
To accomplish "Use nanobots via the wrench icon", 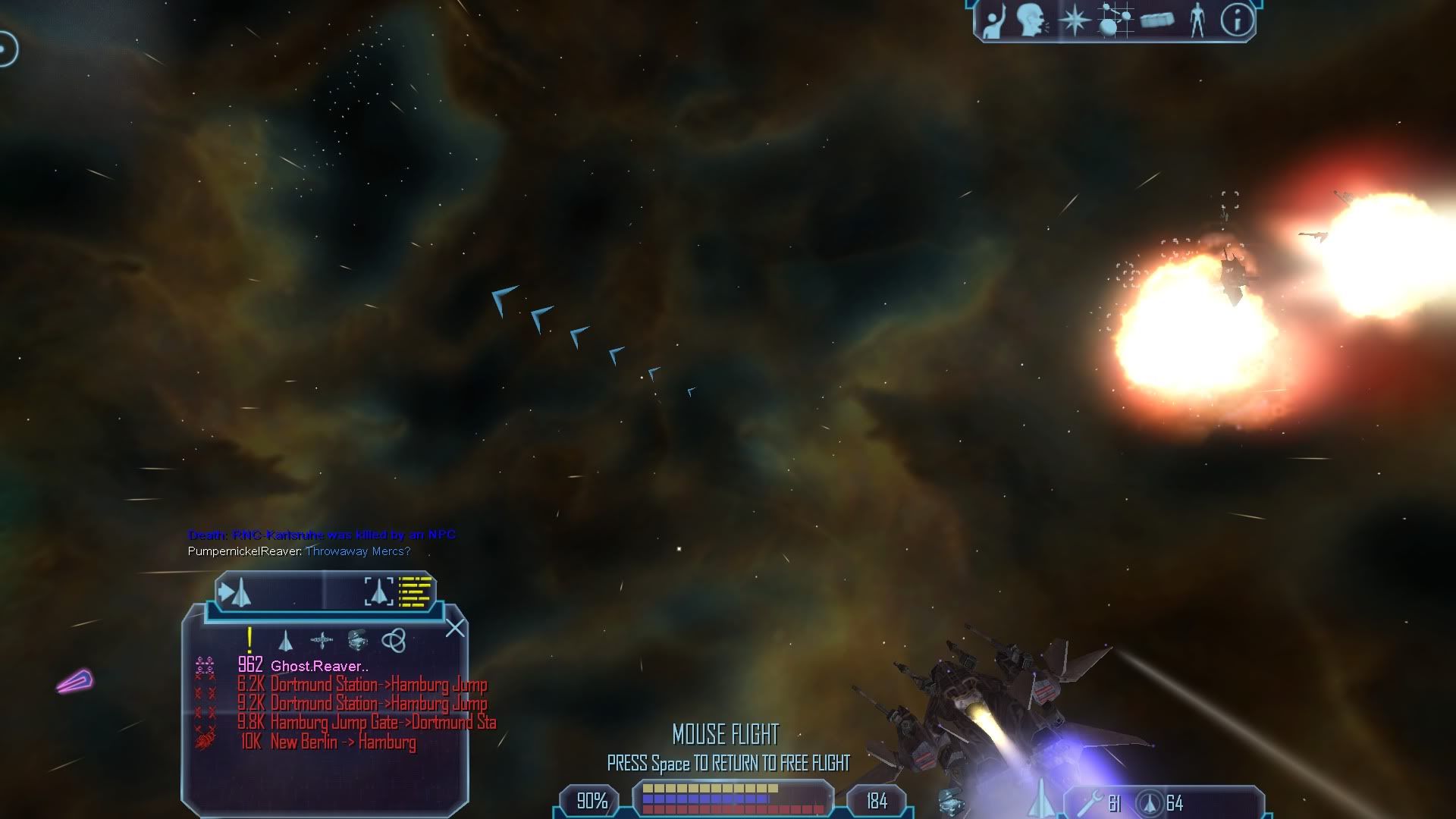I will tap(1090, 804).
